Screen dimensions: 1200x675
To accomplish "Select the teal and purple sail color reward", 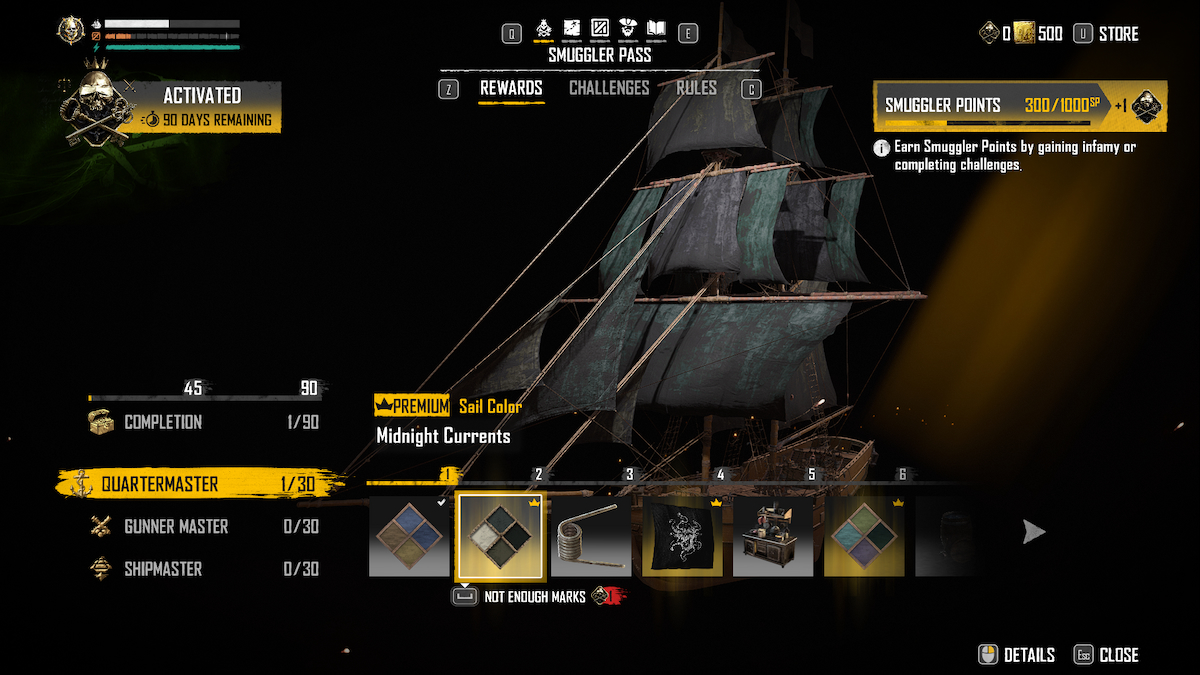I will point(864,536).
